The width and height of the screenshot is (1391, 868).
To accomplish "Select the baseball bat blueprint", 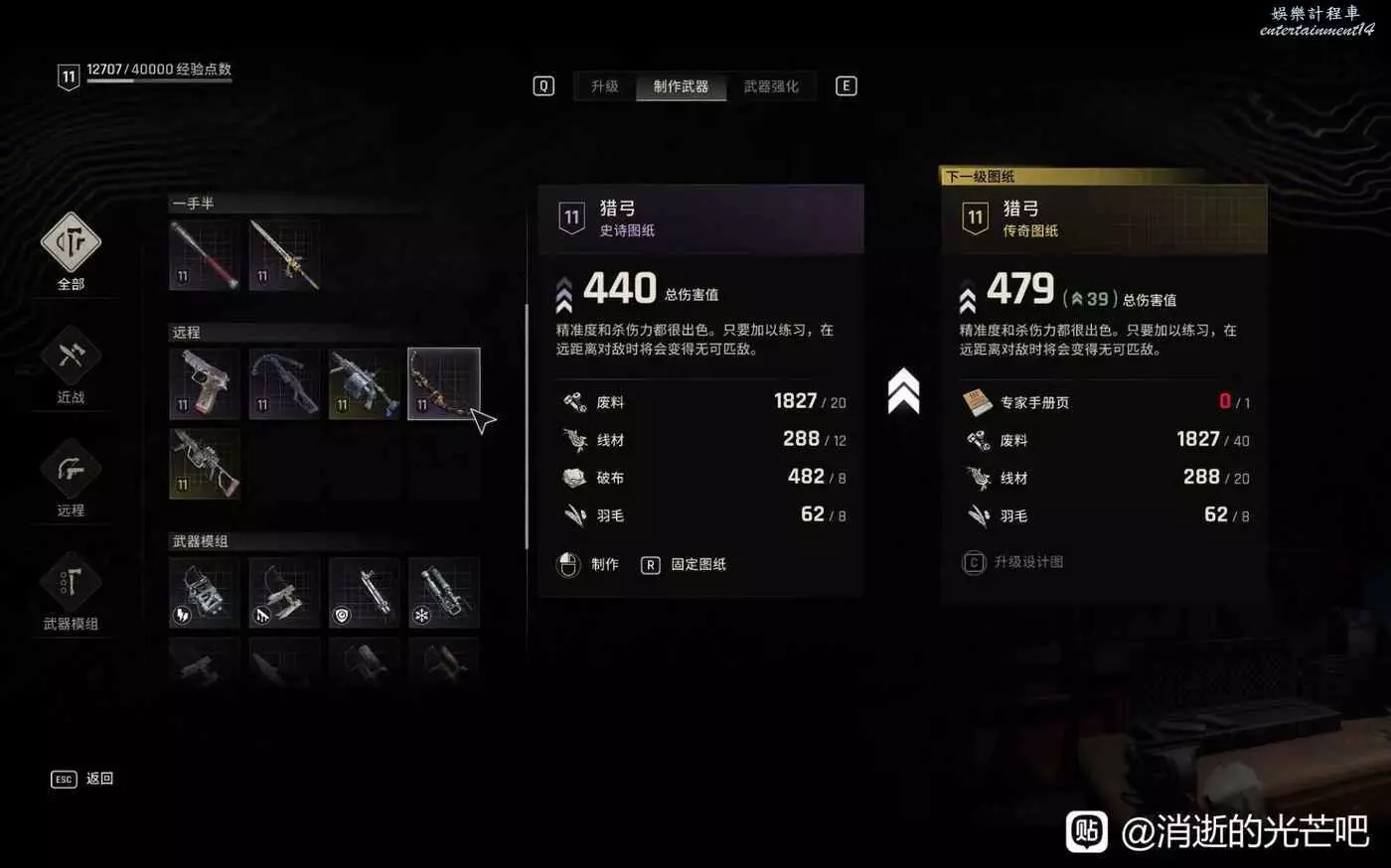I will pyautogui.click(x=205, y=255).
